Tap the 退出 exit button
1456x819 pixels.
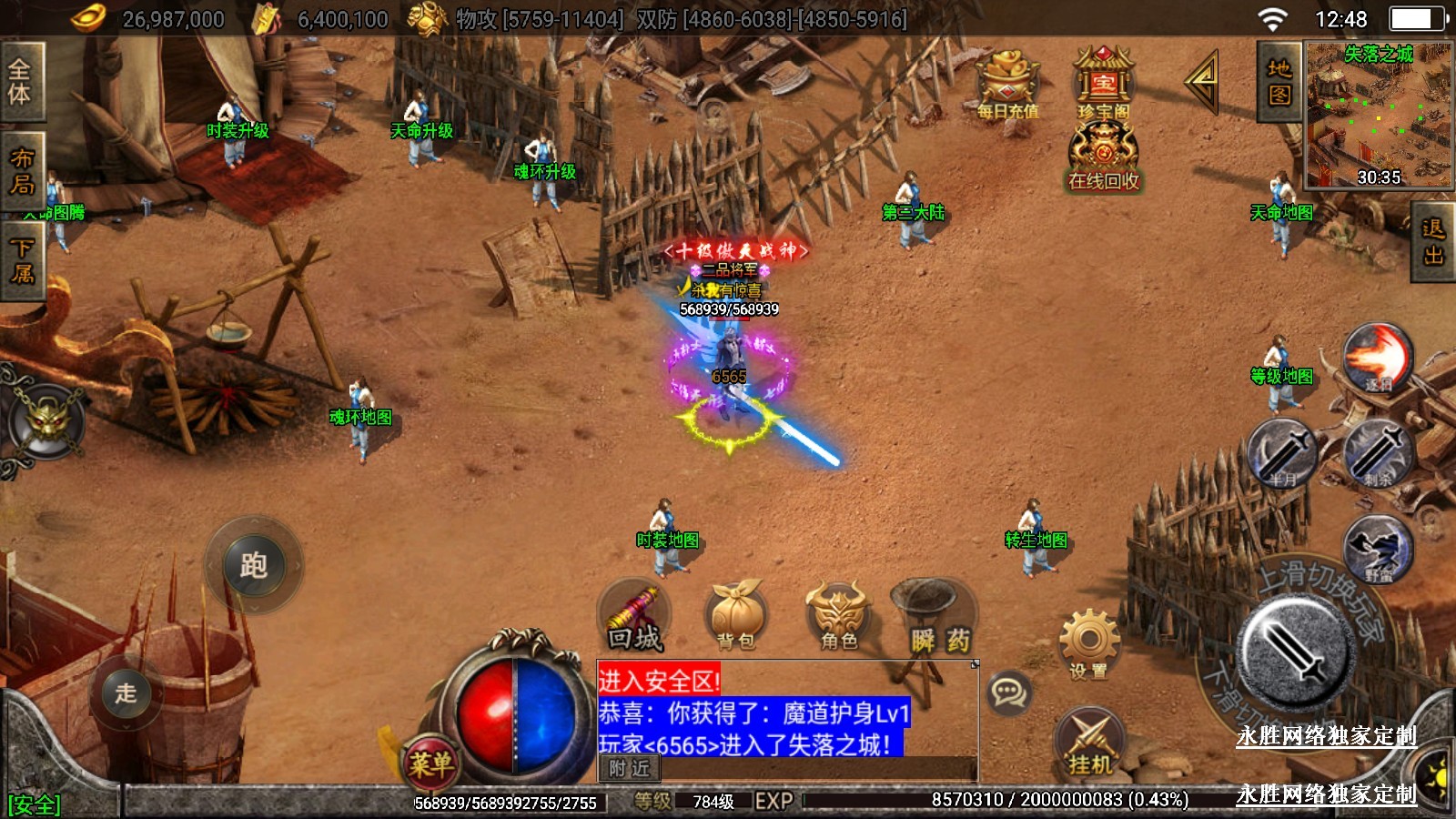1433,242
